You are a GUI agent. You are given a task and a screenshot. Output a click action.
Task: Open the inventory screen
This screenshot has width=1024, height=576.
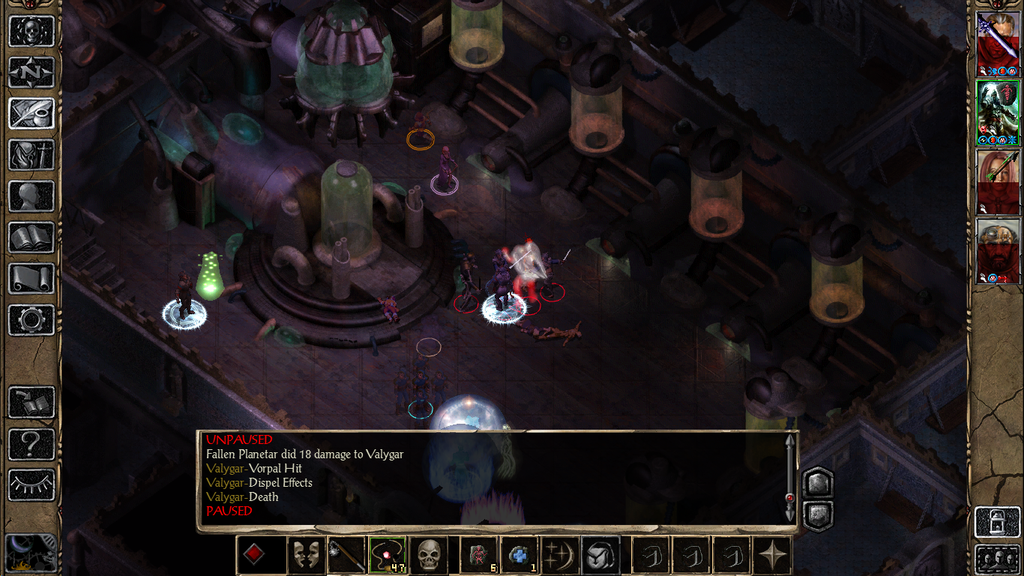pos(31,154)
